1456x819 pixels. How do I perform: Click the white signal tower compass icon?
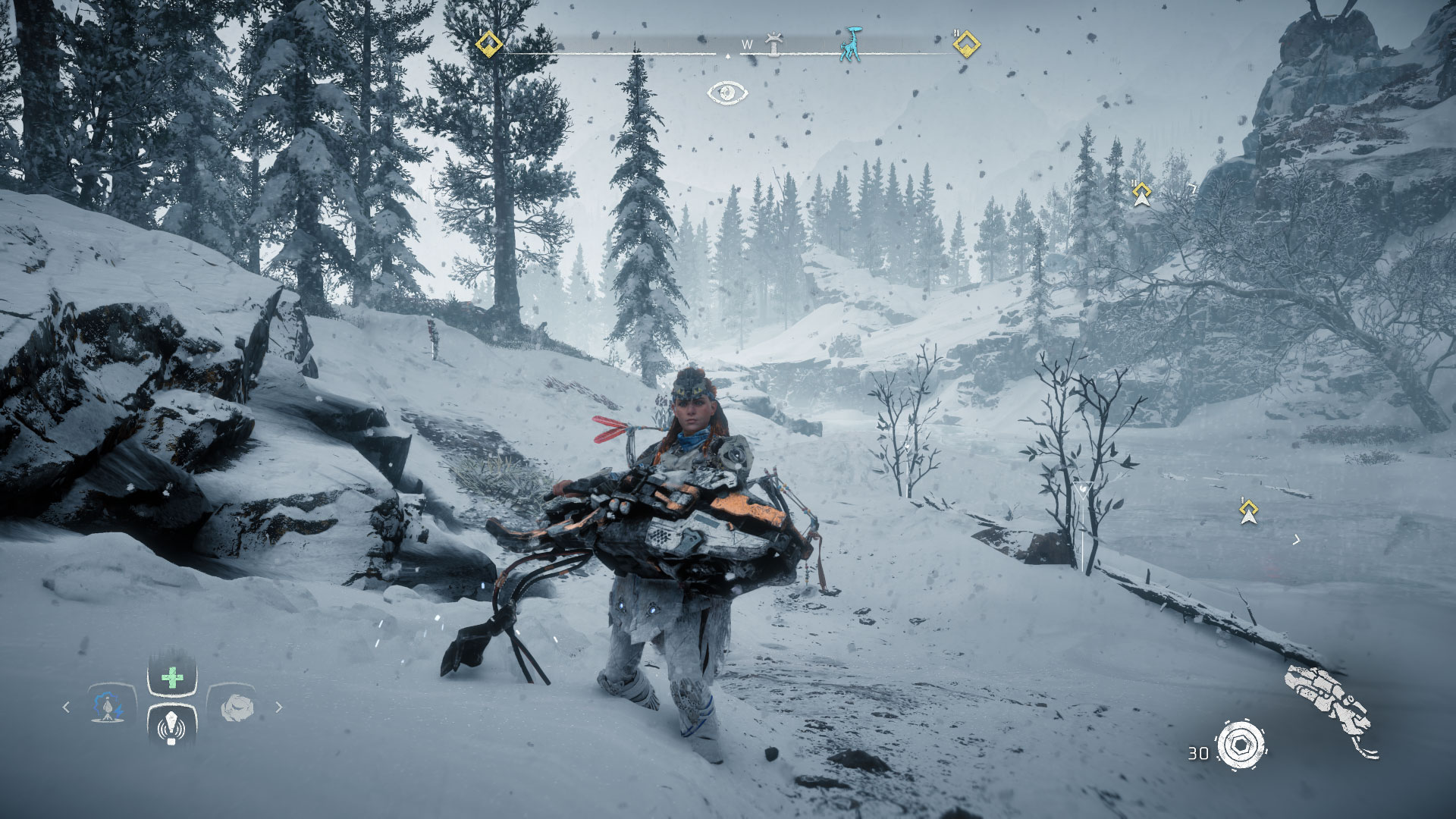tap(773, 44)
